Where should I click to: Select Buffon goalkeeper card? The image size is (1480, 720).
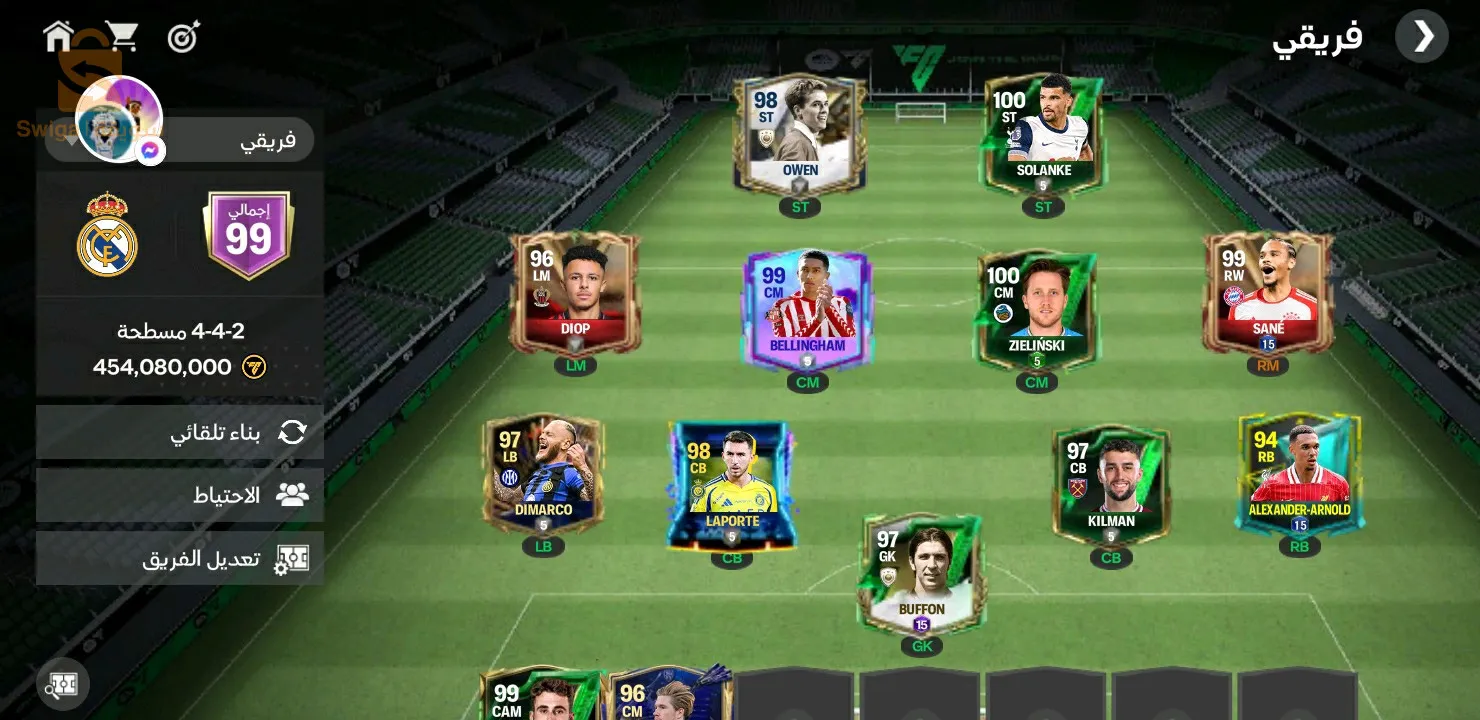pos(921,575)
